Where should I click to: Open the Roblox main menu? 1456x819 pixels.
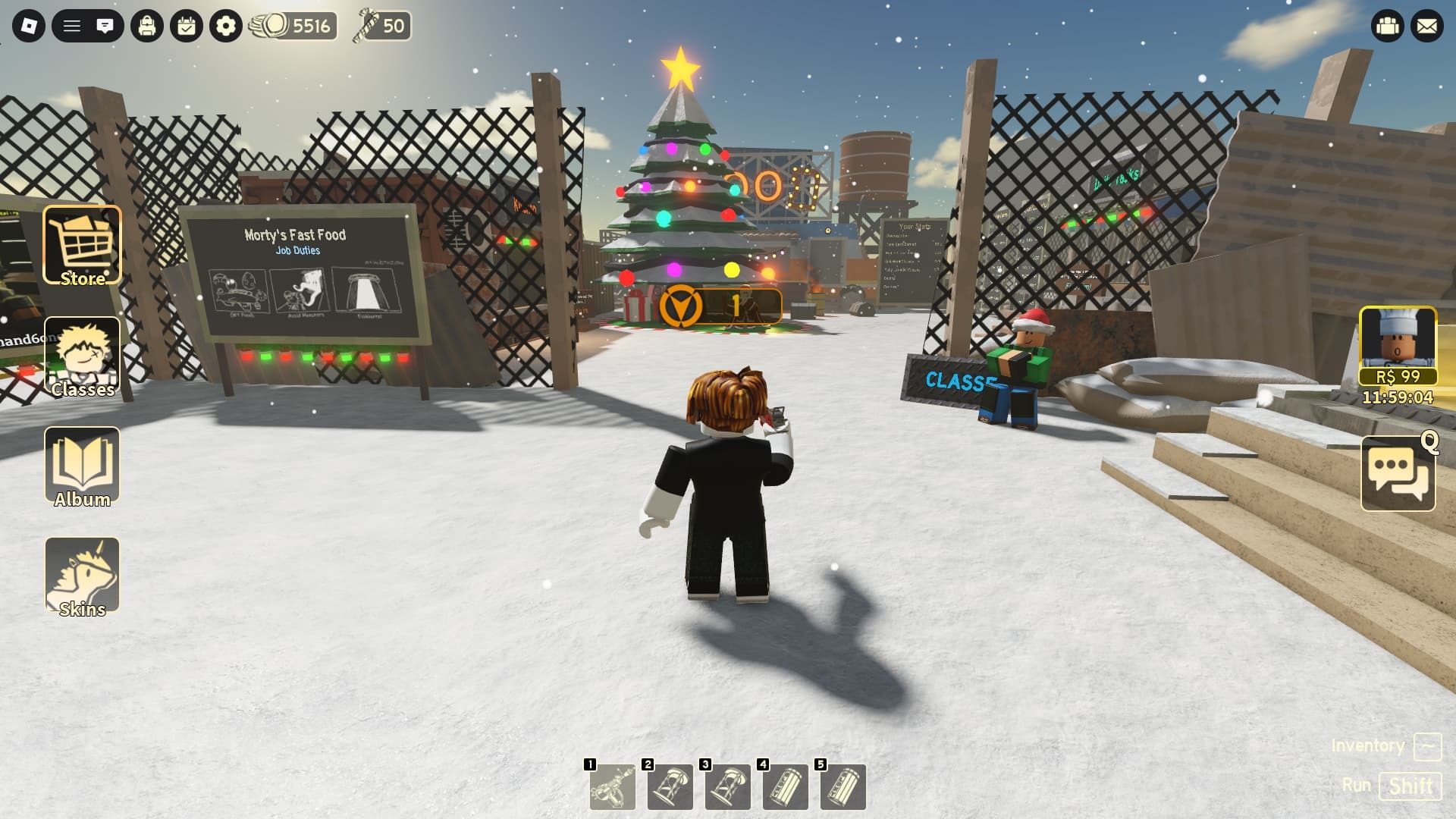pos(29,27)
